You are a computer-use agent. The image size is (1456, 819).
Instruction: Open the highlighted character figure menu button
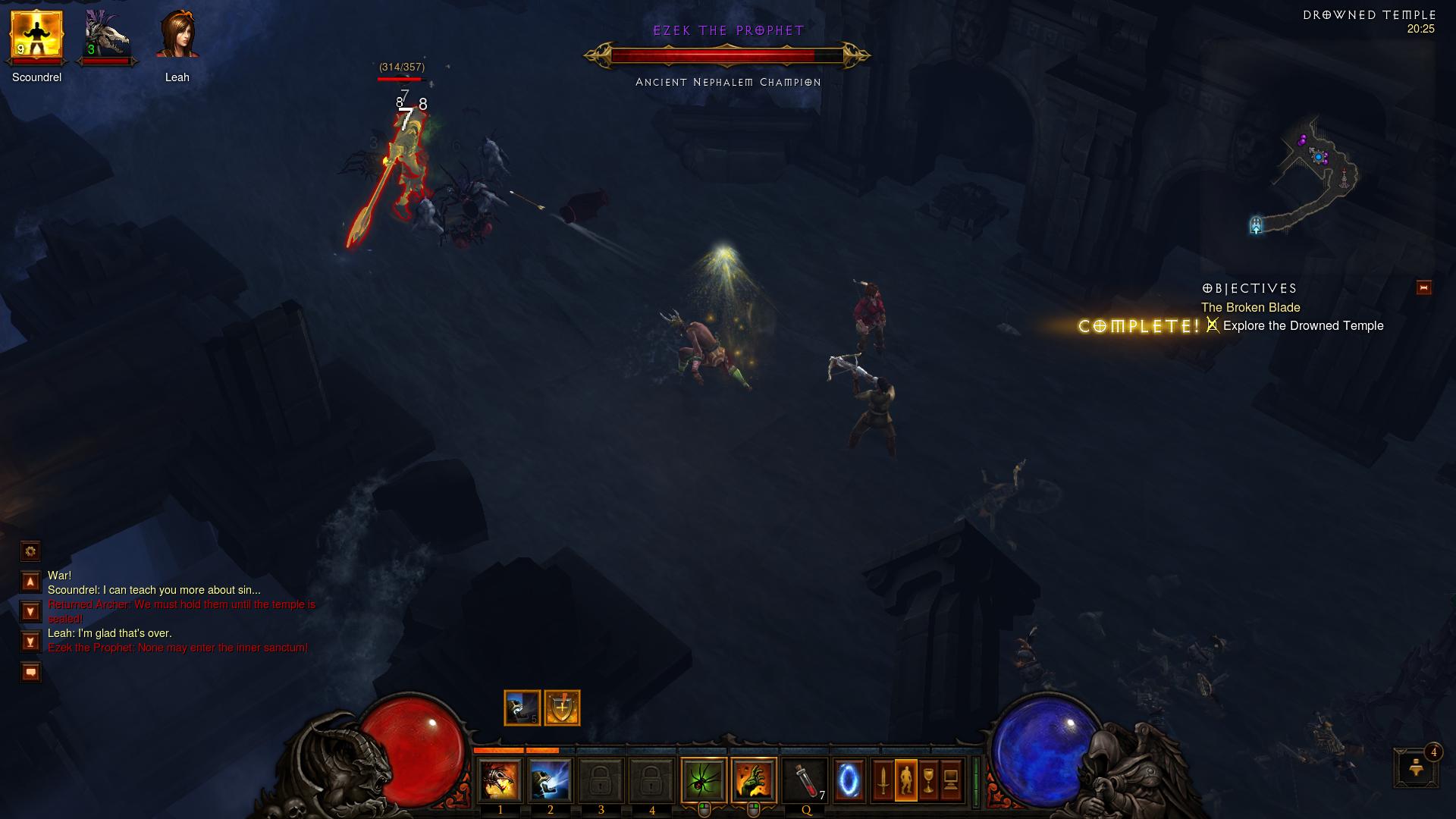(905, 780)
